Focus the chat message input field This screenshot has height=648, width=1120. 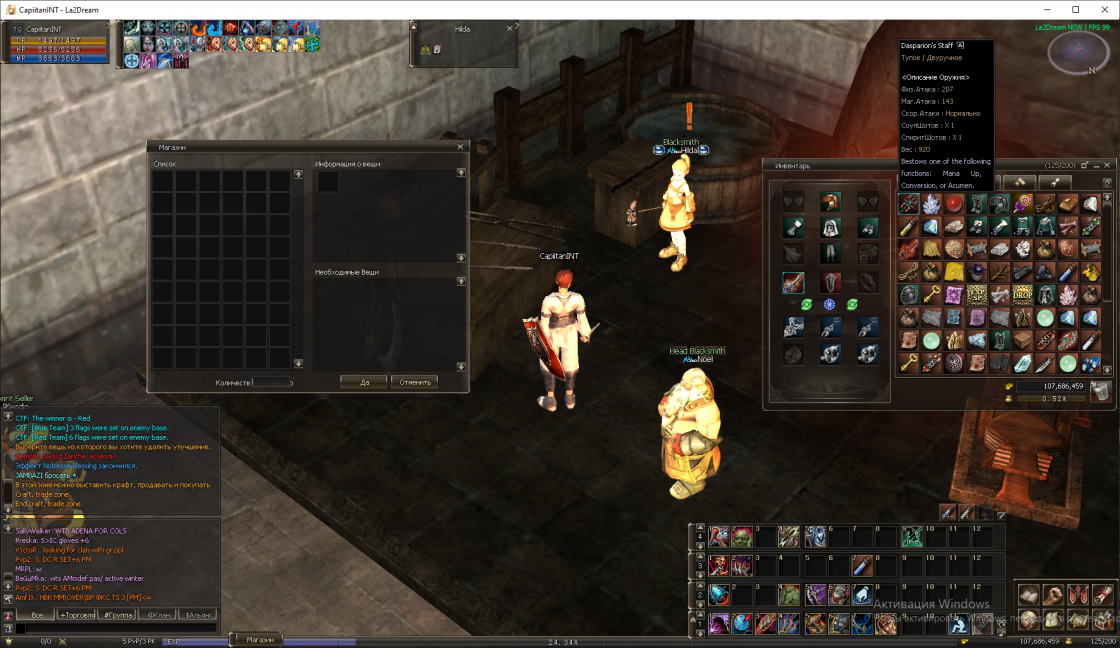point(115,629)
